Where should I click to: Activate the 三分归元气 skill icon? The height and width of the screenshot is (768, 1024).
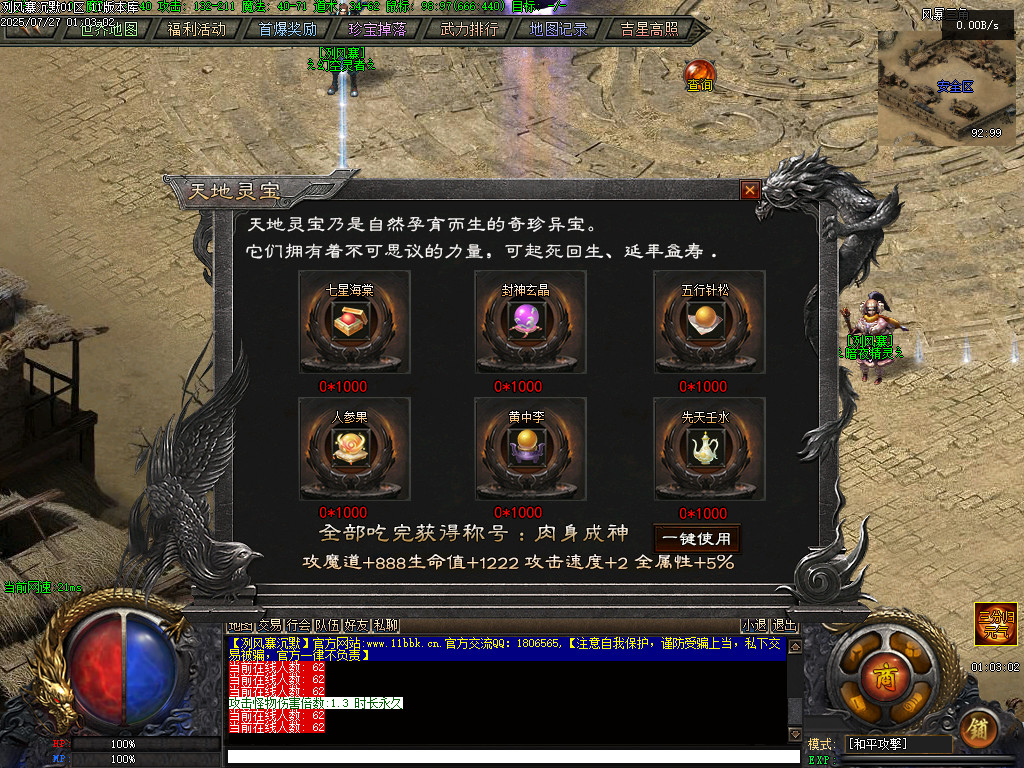pos(995,623)
